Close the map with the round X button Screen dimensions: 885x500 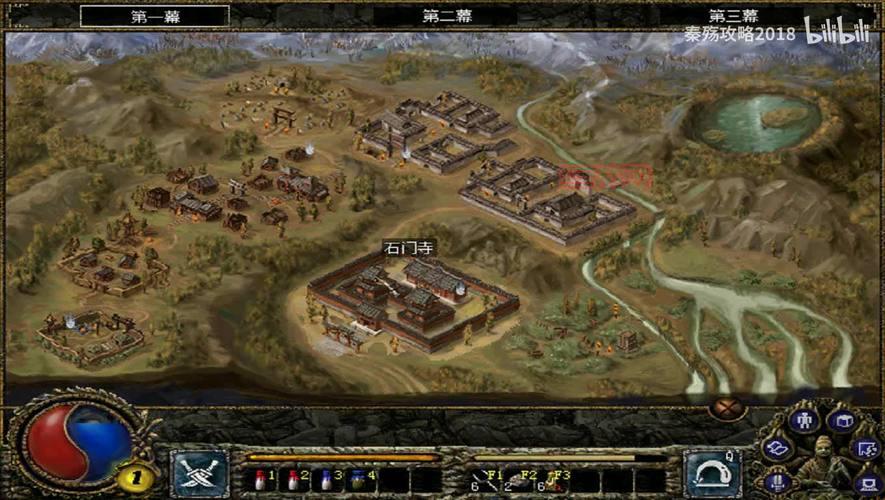point(729,408)
